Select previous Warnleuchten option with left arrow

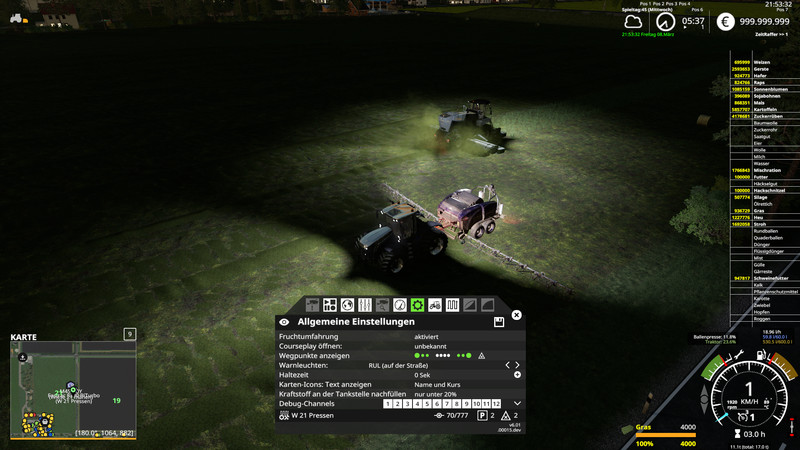[507, 366]
